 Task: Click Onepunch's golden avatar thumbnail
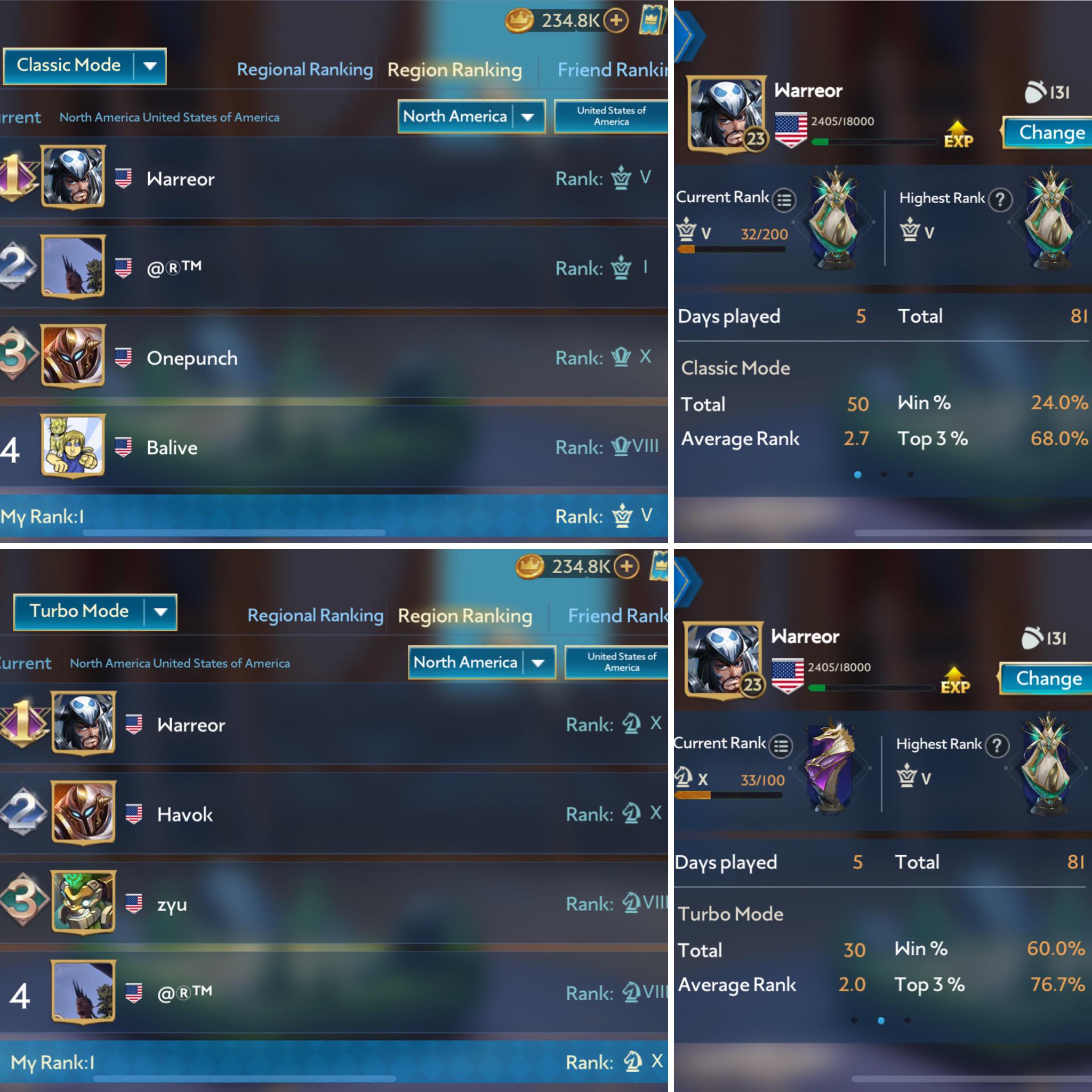73,356
